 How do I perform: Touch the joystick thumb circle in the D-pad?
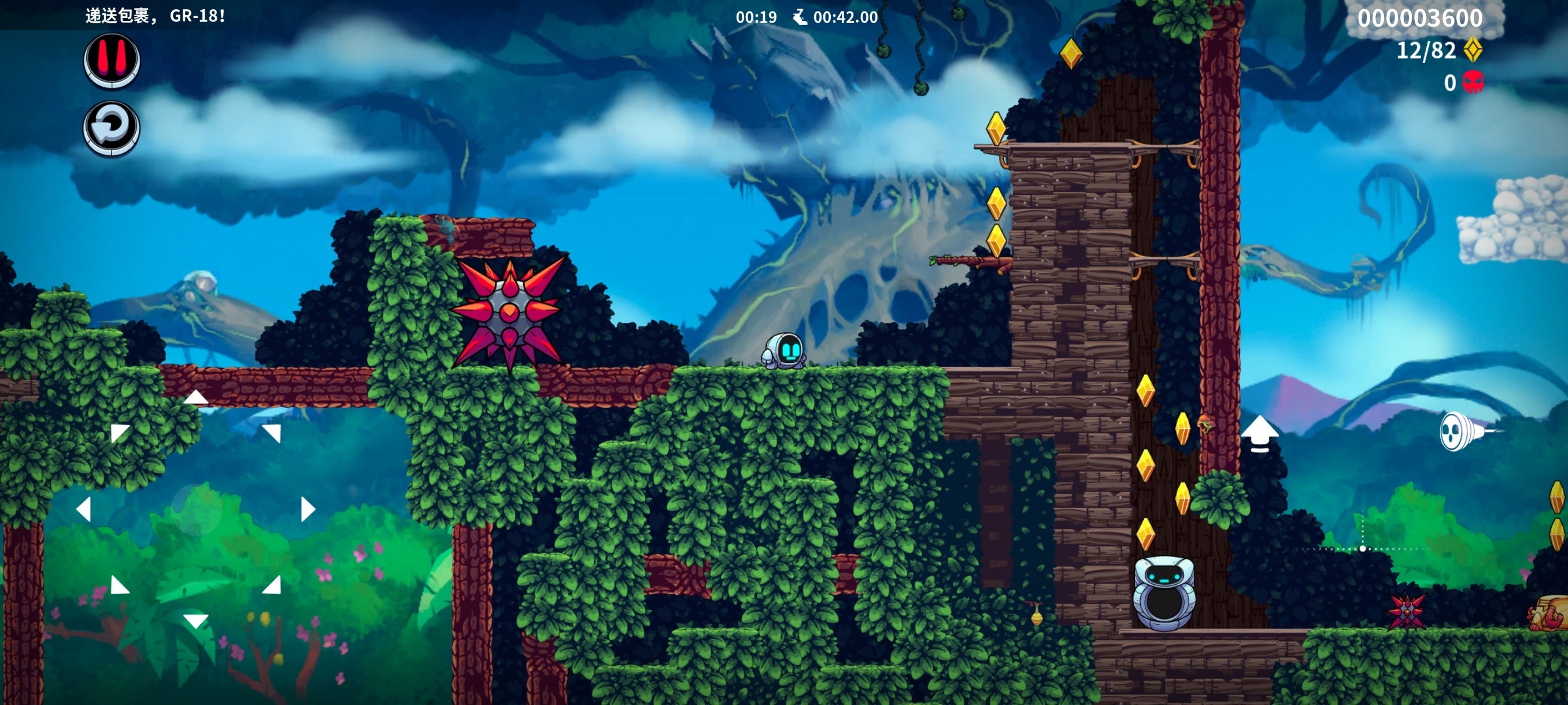[x=196, y=509]
